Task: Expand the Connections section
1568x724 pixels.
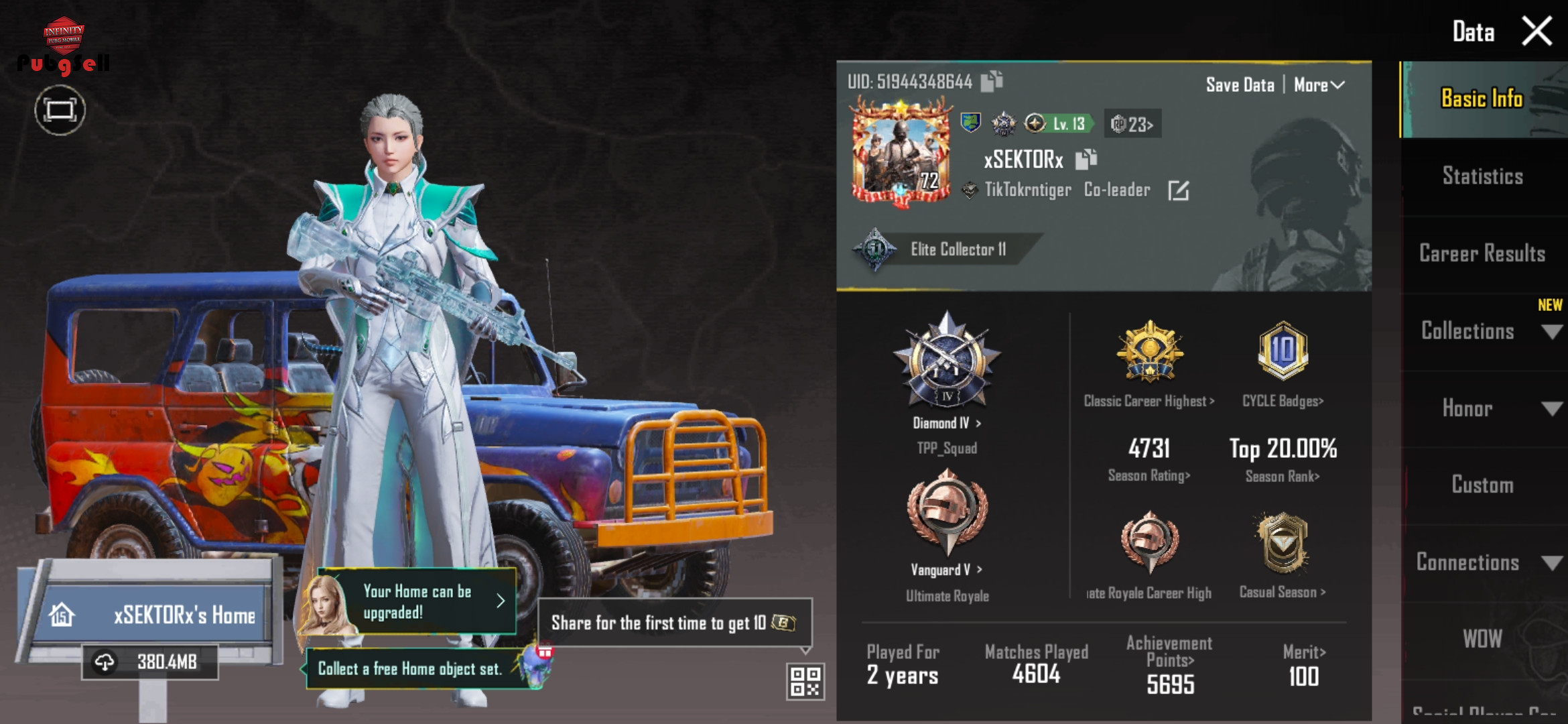Action: [1484, 562]
